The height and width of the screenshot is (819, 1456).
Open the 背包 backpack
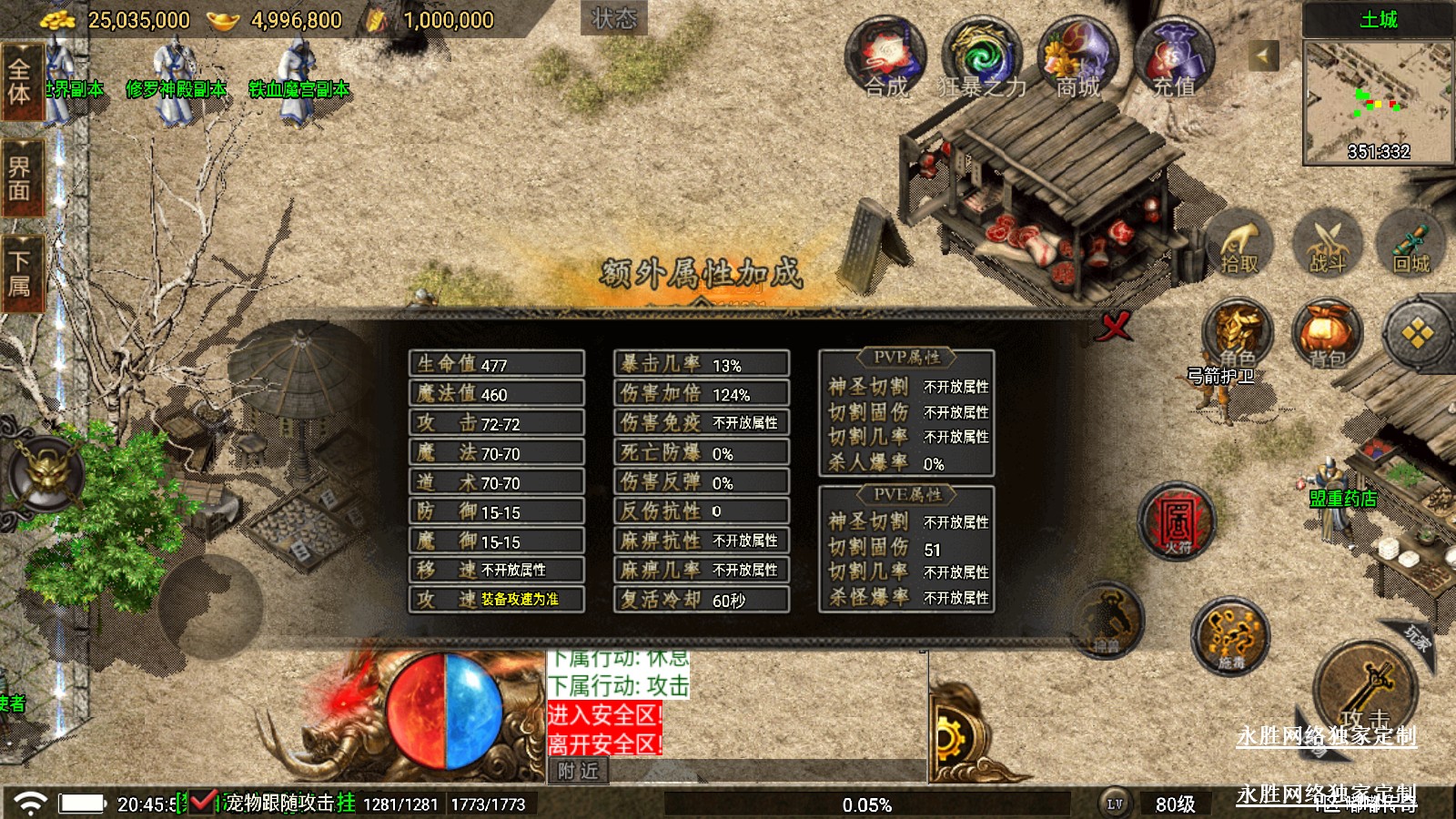tap(1327, 334)
